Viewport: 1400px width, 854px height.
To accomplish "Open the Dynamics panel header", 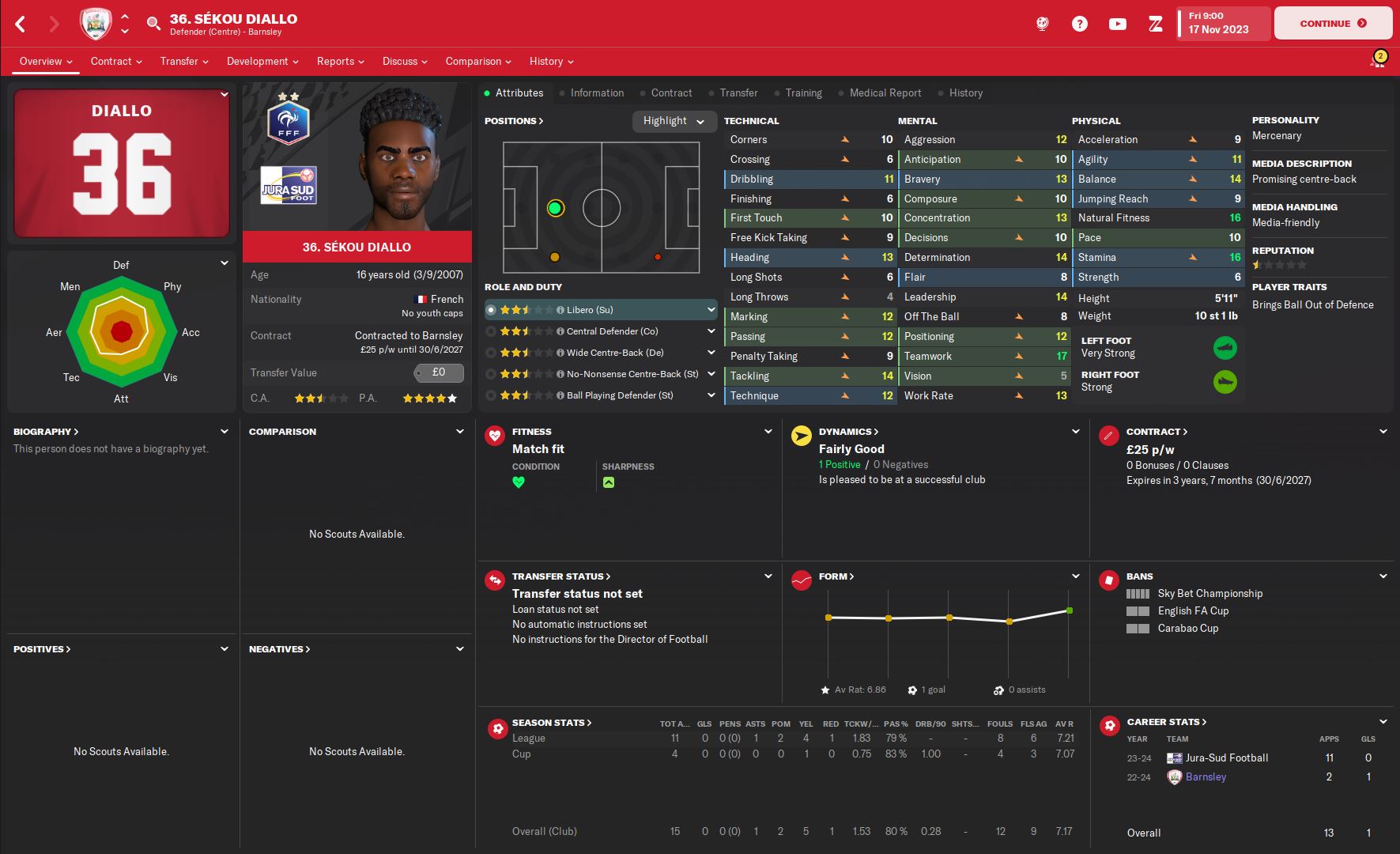I will pos(848,432).
